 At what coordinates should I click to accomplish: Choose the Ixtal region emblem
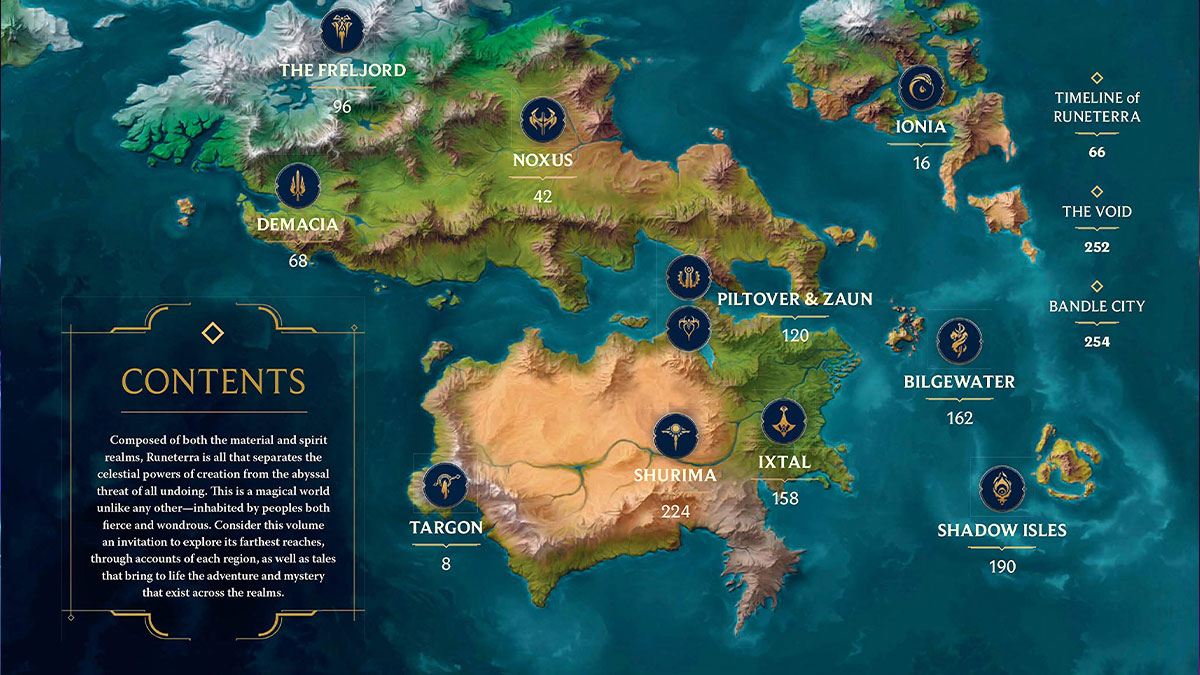click(x=784, y=422)
